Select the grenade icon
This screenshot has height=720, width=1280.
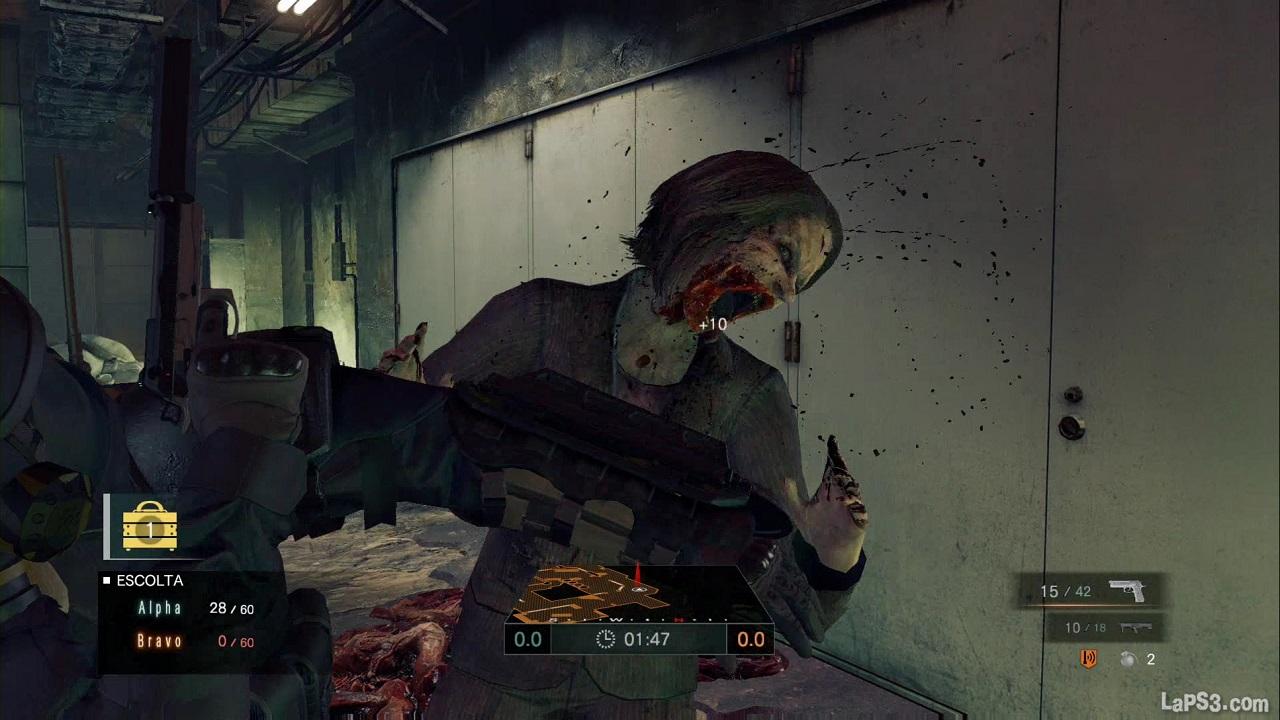click(x=1129, y=659)
